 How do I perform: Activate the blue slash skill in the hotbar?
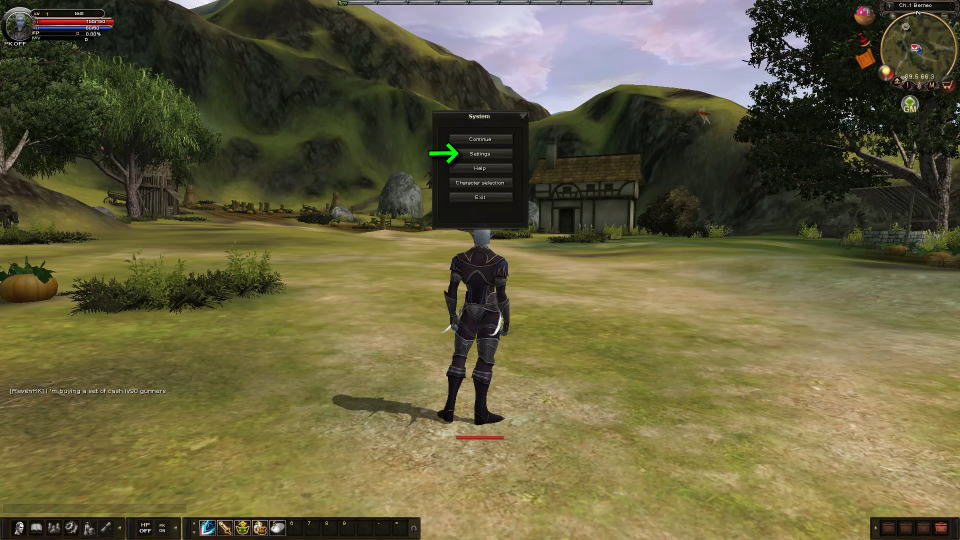click(x=208, y=527)
